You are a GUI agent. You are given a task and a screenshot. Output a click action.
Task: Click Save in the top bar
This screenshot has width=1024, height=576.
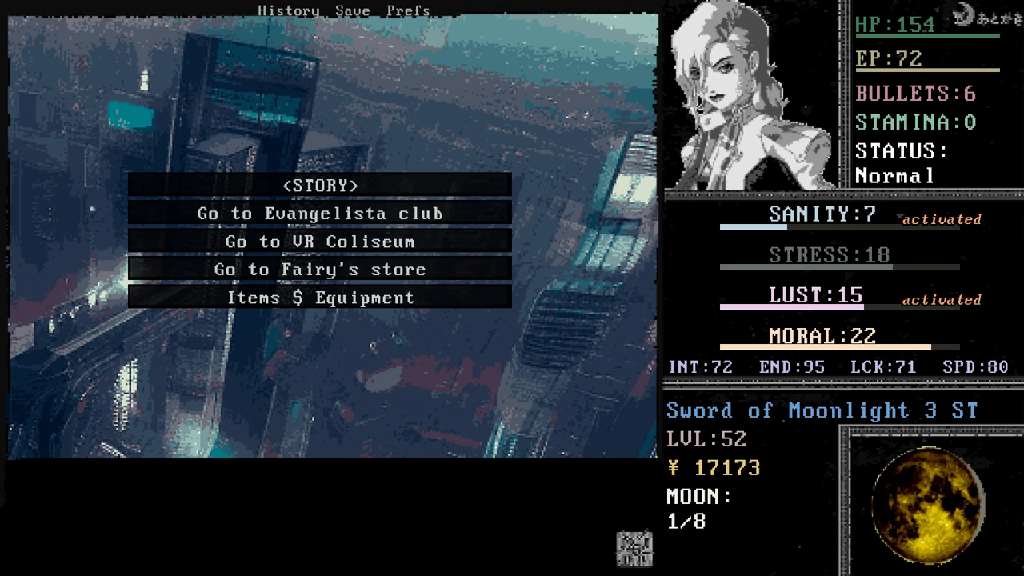[351, 11]
